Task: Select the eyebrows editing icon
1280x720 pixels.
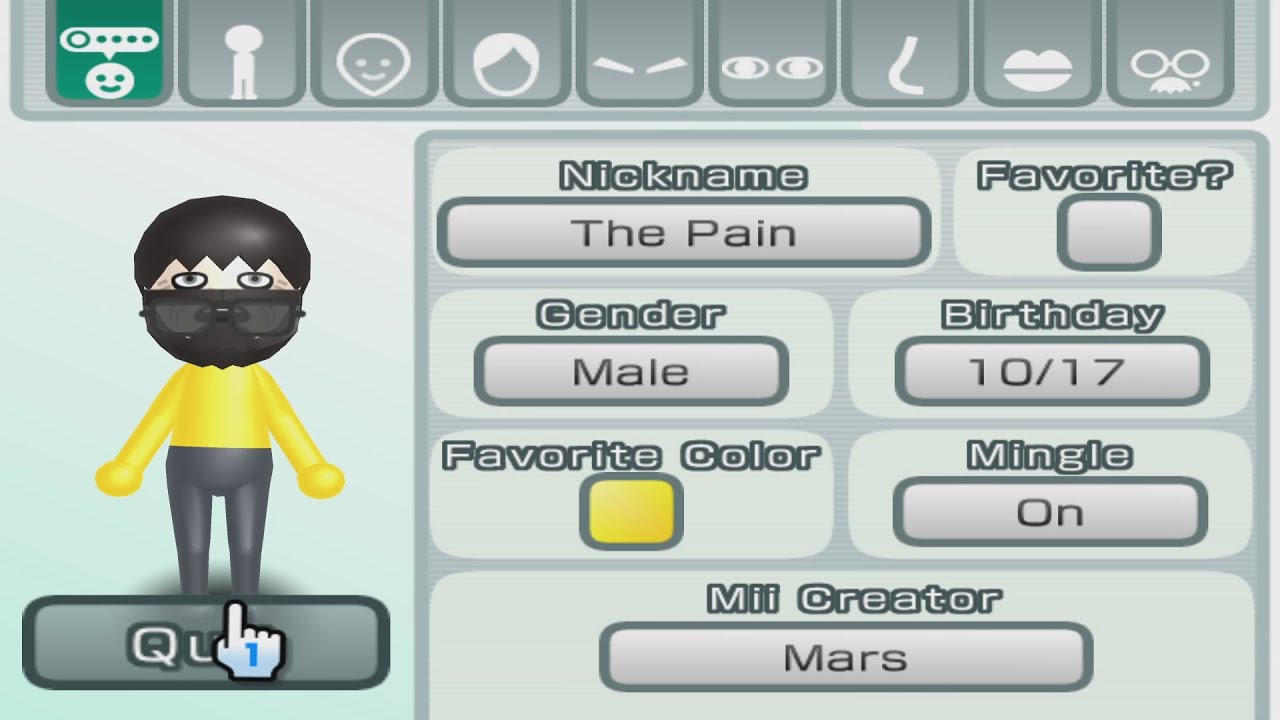Action: pos(639,55)
